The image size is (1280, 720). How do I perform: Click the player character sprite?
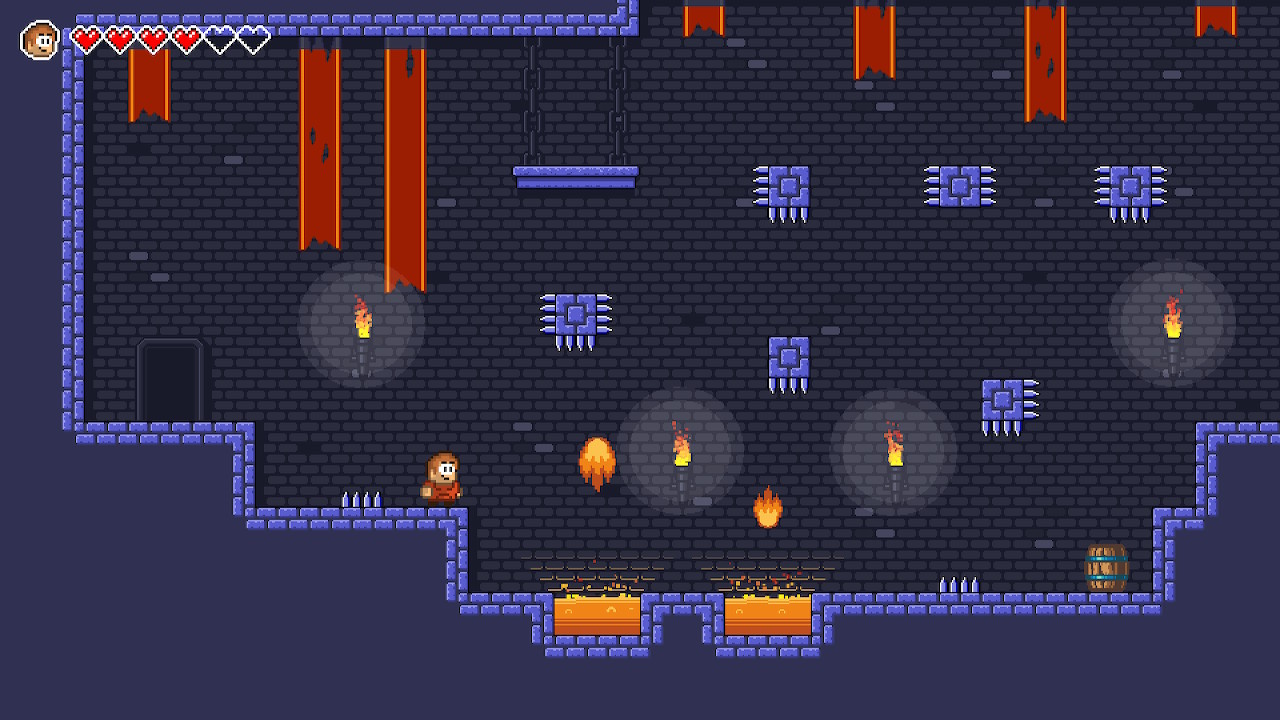click(x=442, y=480)
